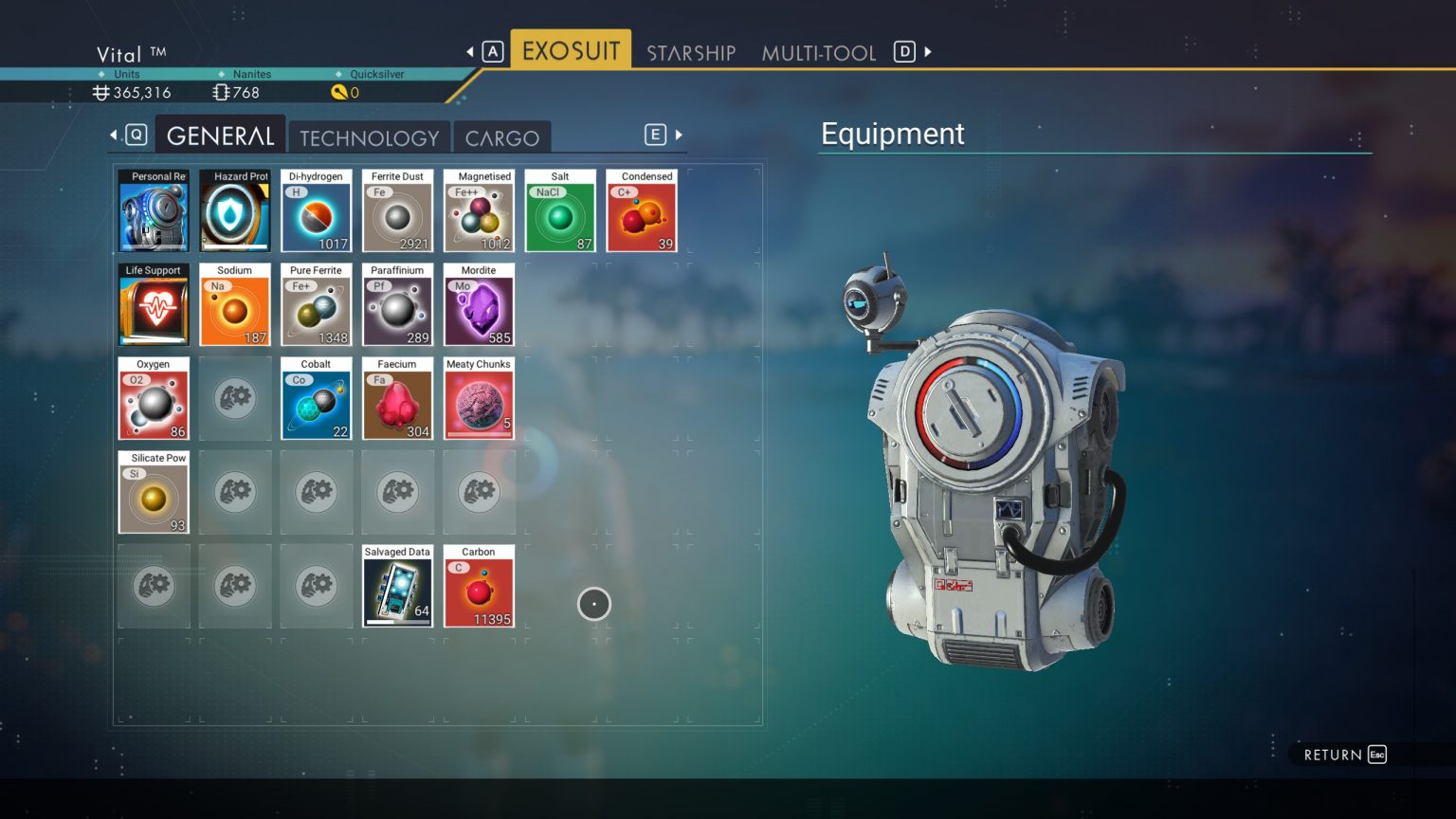Click the Condensed Carbon slot
1456x819 pixels.
click(x=642, y=211)
